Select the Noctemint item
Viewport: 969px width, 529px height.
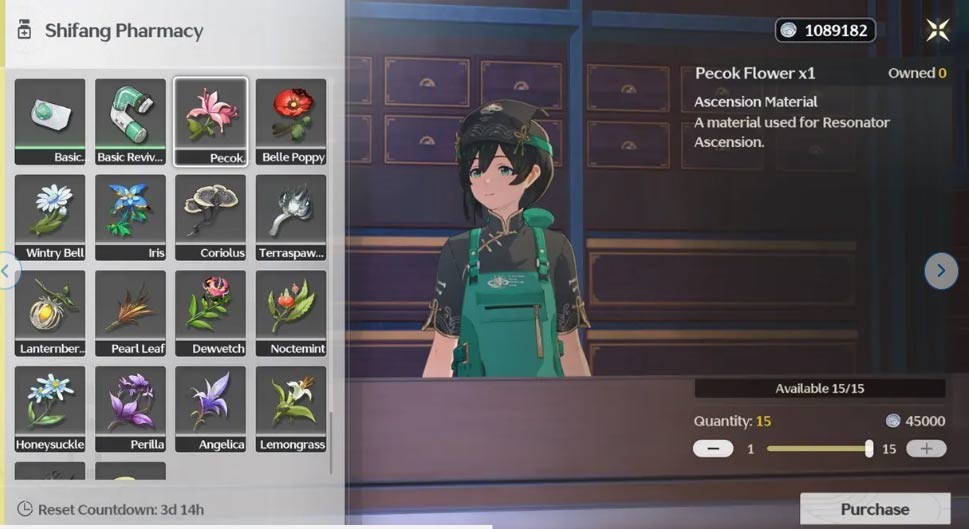tap(291, 313)
